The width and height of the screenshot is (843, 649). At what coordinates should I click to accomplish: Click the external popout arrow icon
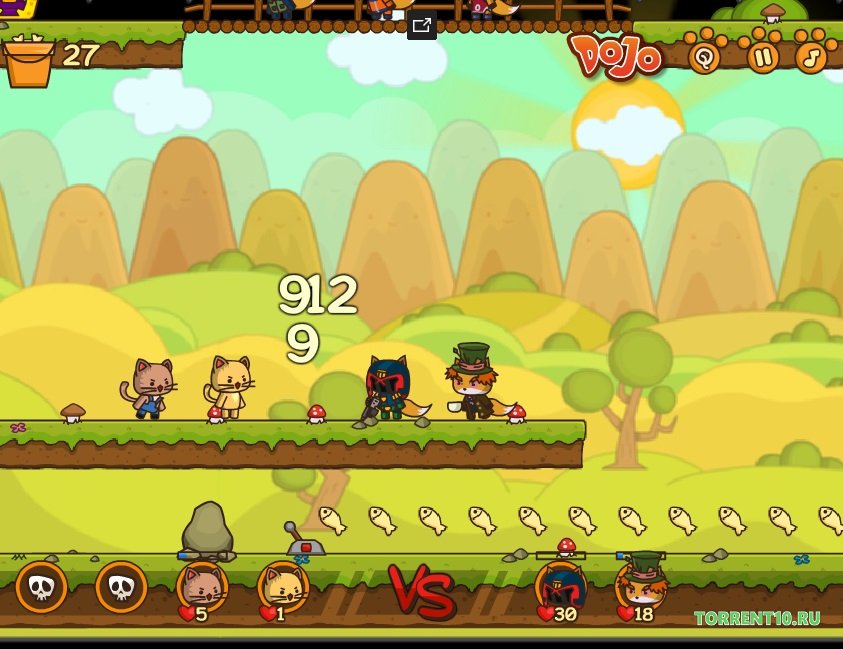coord(422,26)
